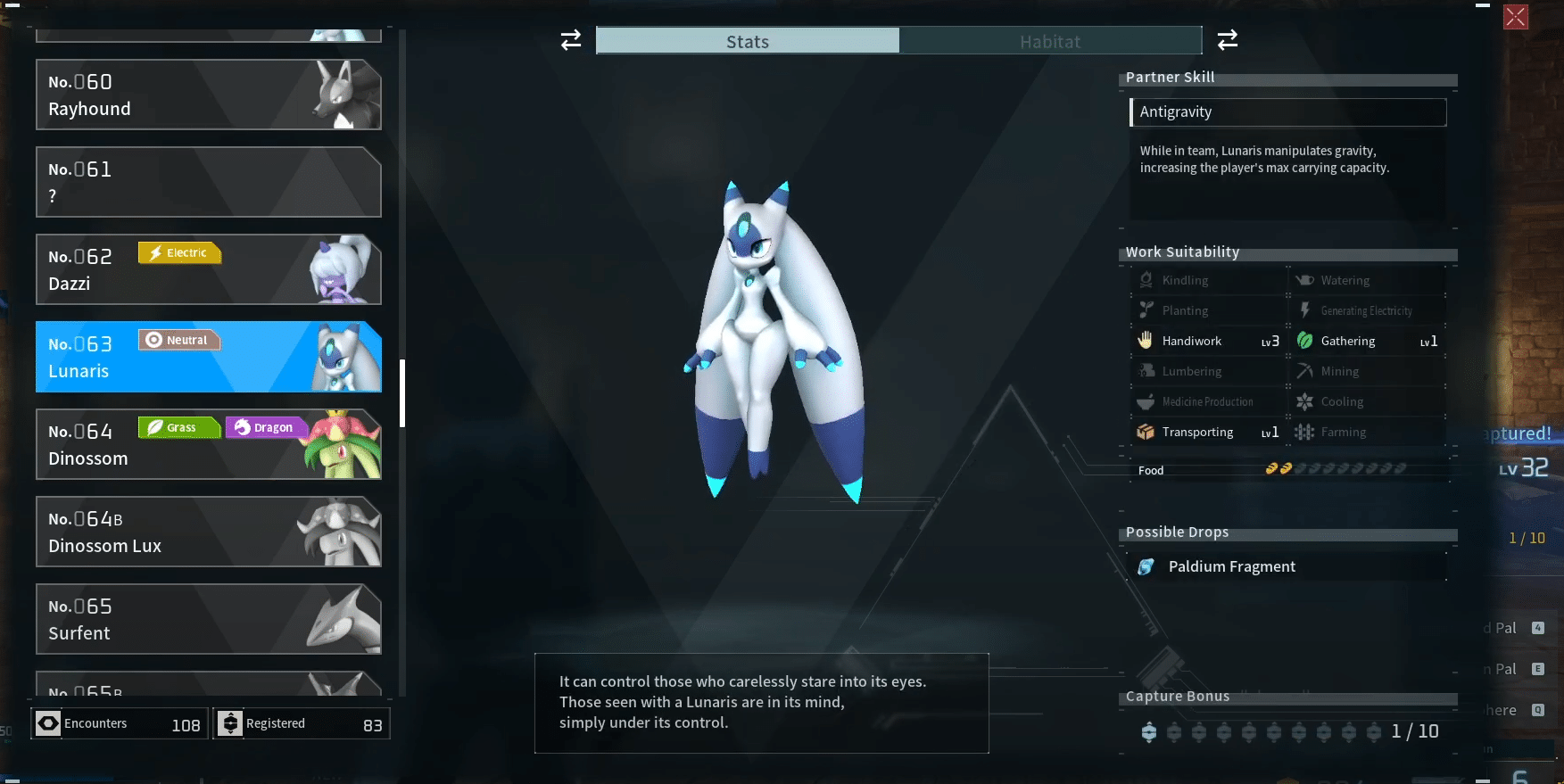Viewport: 1564px width, 784px height.
Task: Click the Mining pickaxe icon
Action: point(1303,370)
